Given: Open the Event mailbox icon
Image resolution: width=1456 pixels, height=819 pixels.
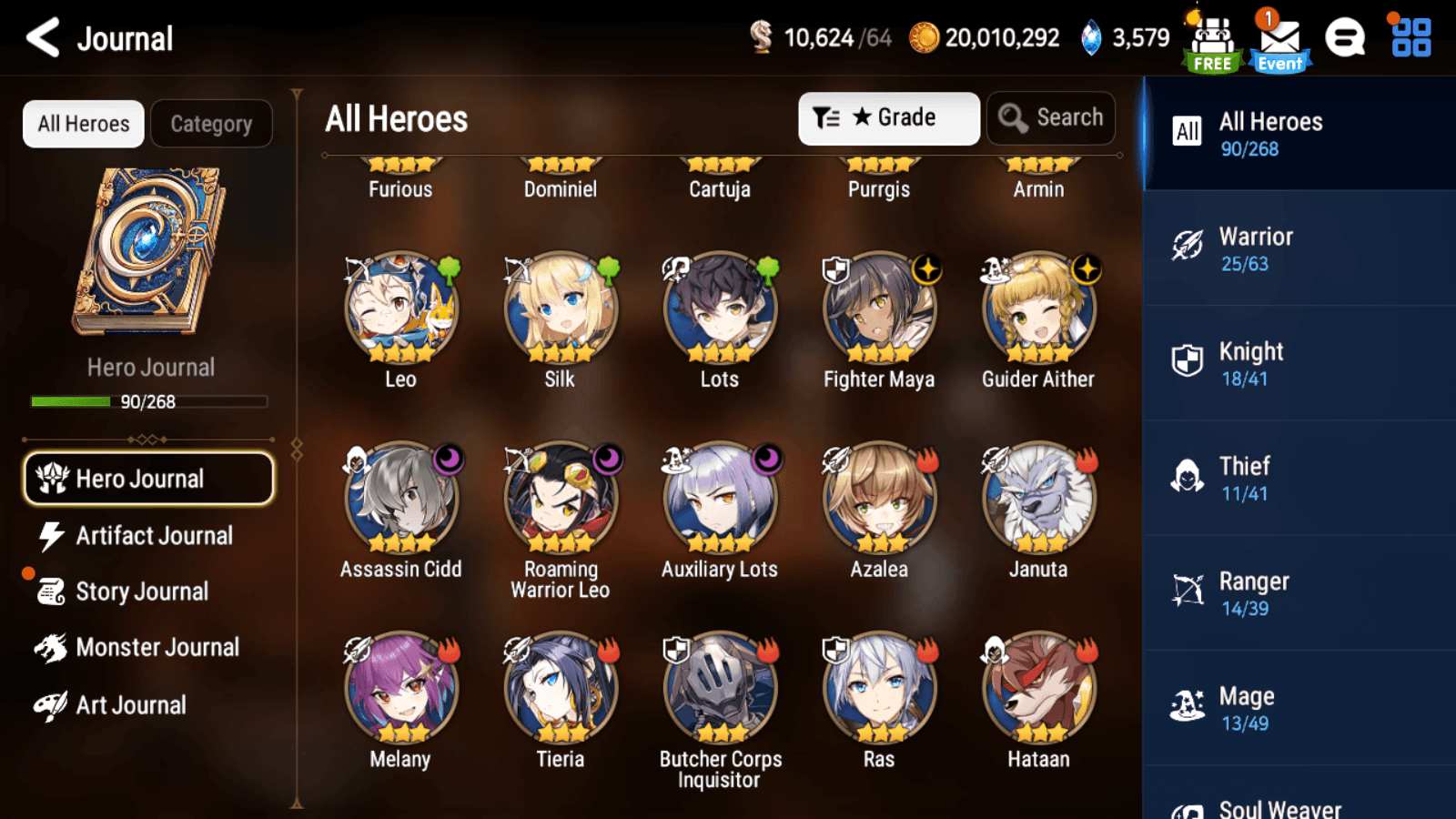Looking at the screenshot, I should tap(1279, 41).
